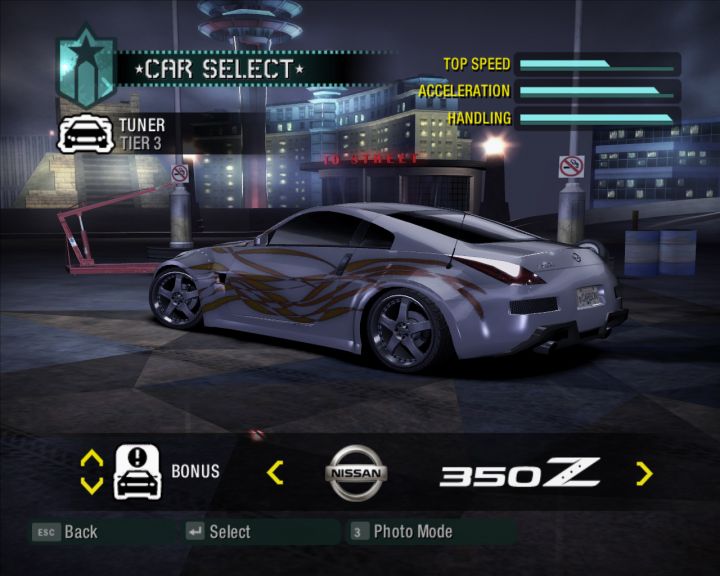
Task: Show the previous car with left arrow
Action: 275,473
